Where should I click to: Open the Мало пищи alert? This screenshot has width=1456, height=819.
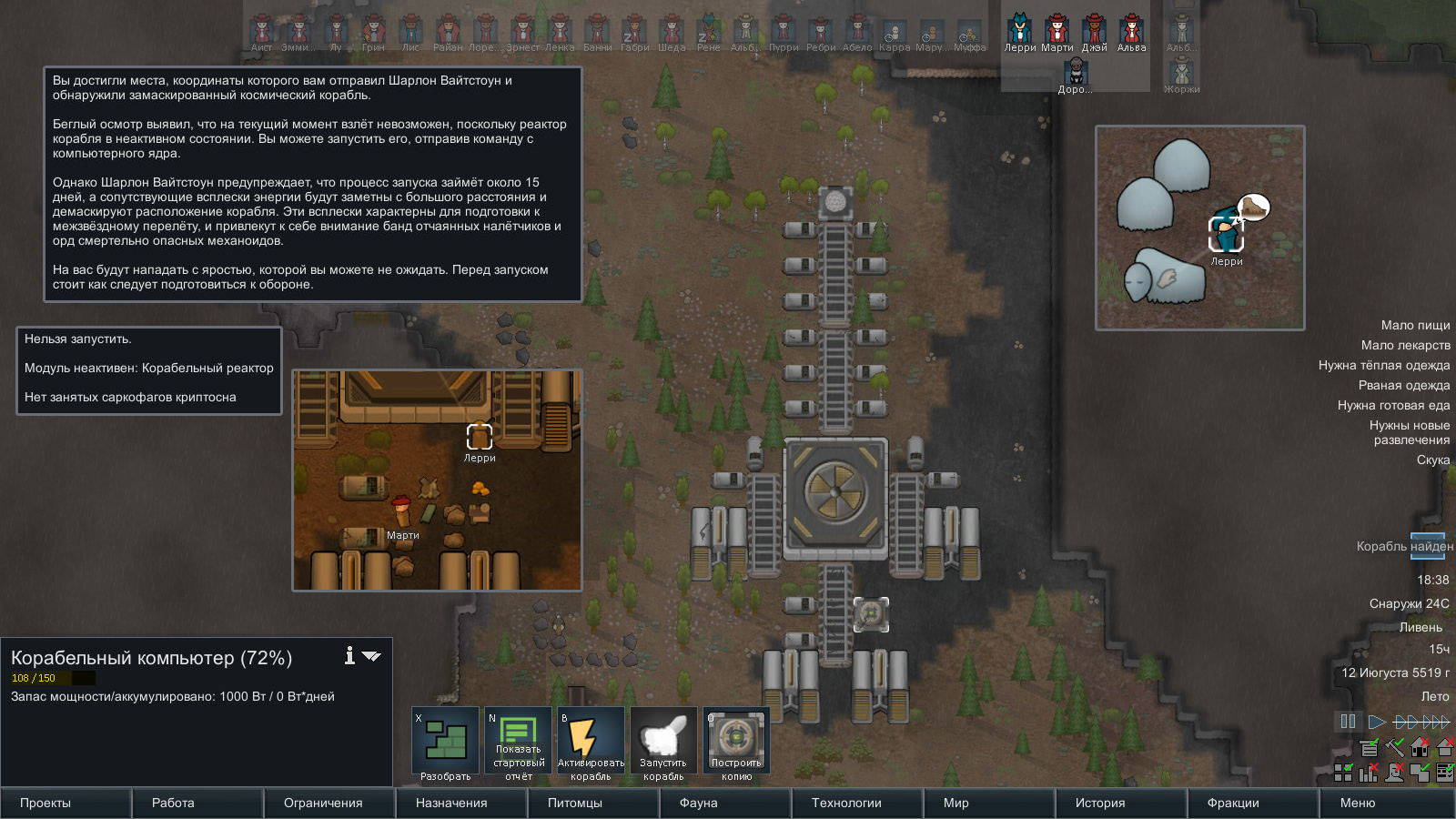pos(1415,325)
